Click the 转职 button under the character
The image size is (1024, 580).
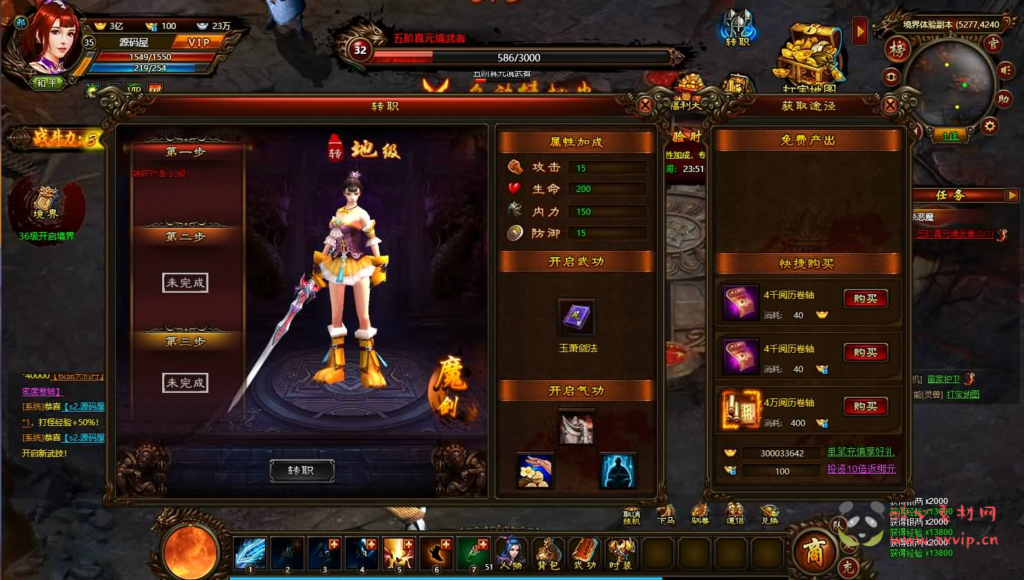click(x=301, y=470)
